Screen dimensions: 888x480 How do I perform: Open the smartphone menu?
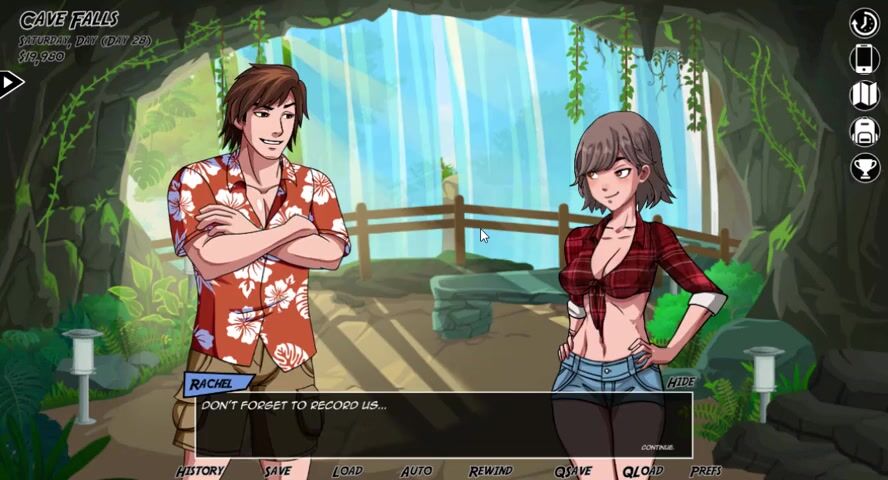tap(864, 59)
